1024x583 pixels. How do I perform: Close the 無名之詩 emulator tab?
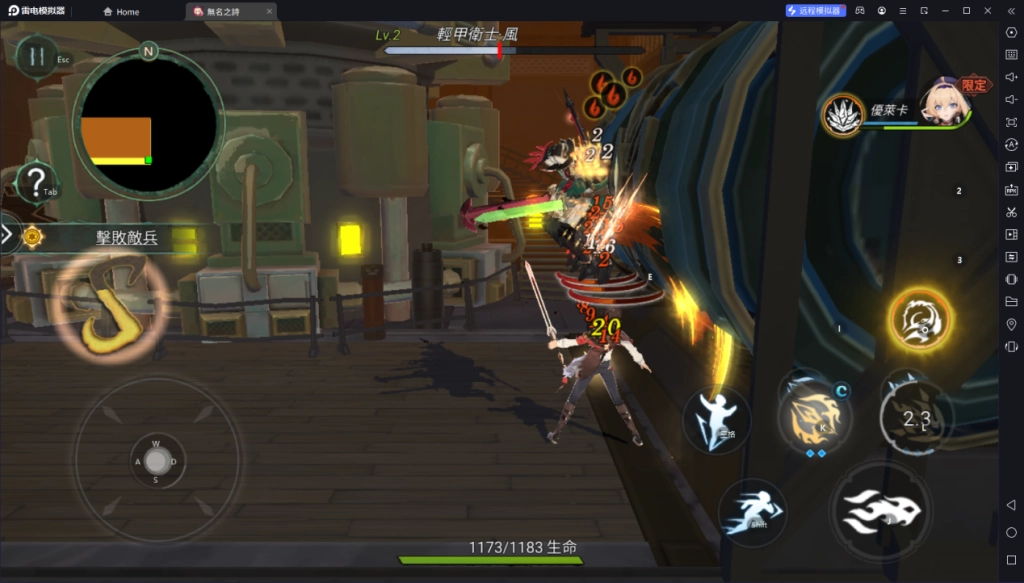pos(269,12)
